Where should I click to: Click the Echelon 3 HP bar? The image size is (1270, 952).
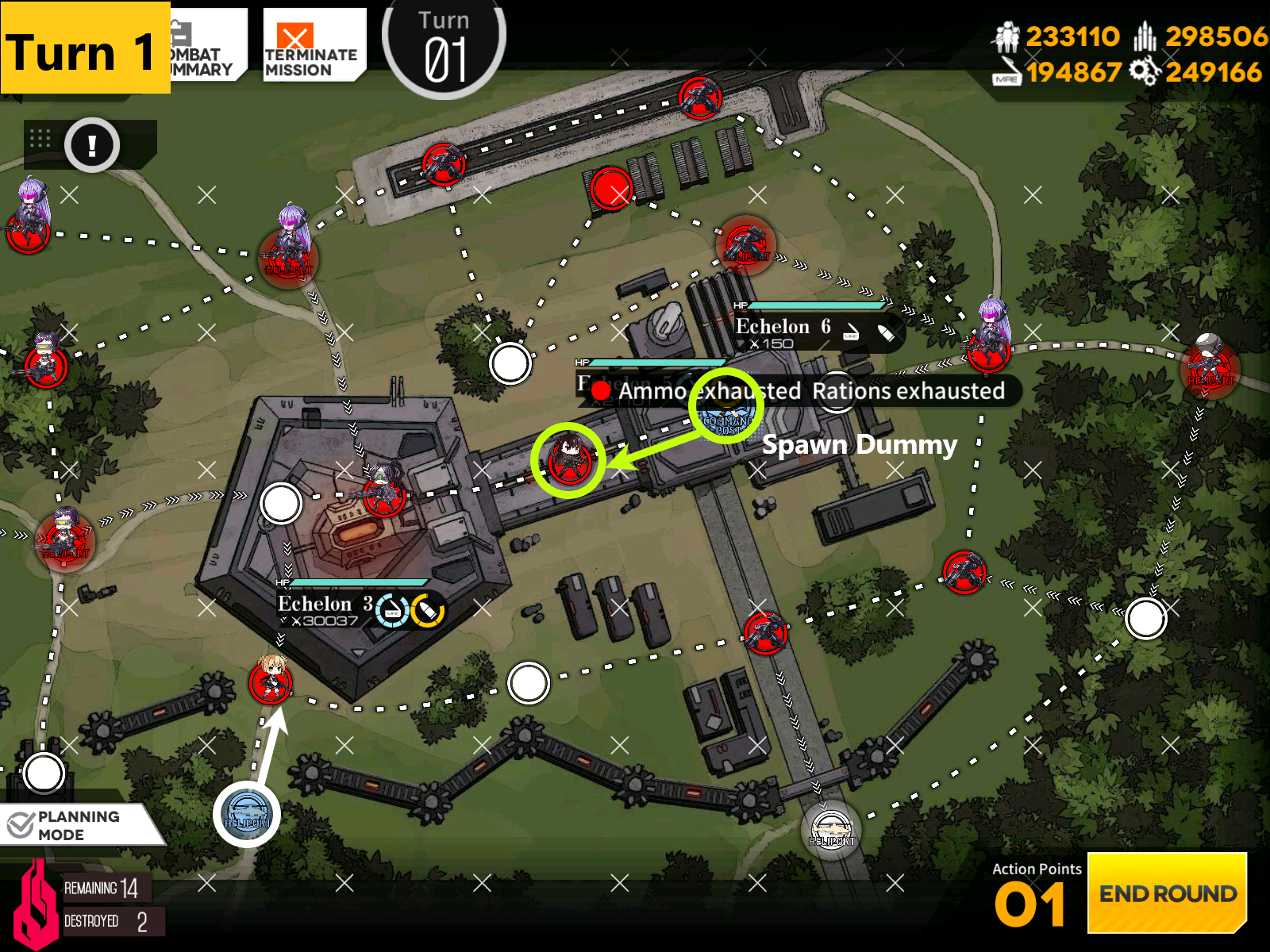pyautogui.click(x=356, y=582)
